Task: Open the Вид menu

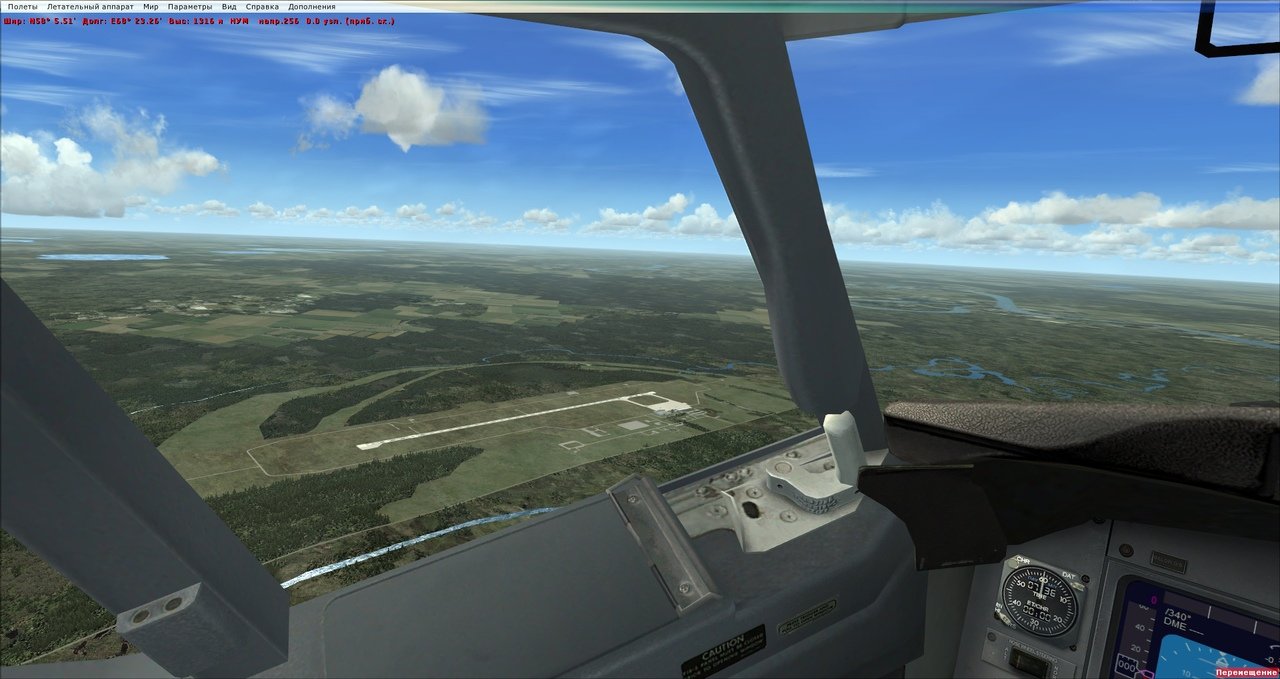Action: (229, 6)
